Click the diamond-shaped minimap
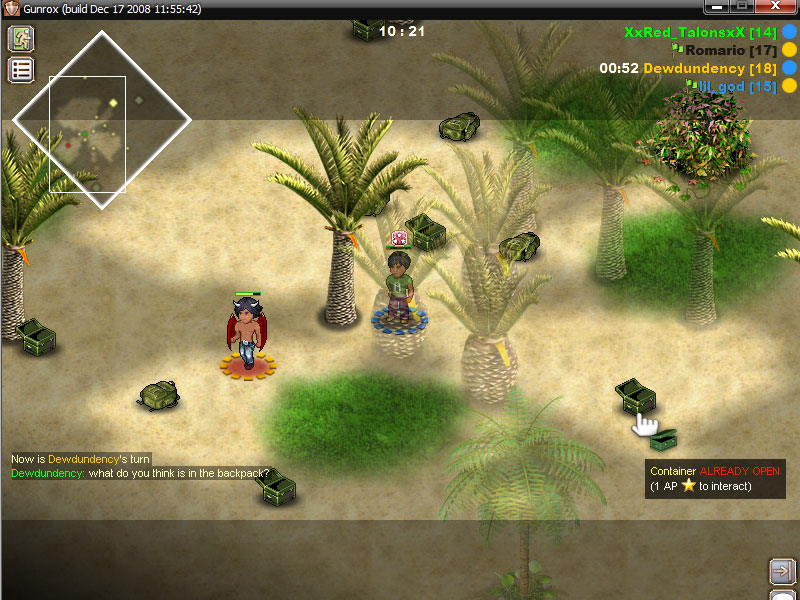The height and width of the screenshot is (600, 800). click(101, 120)
